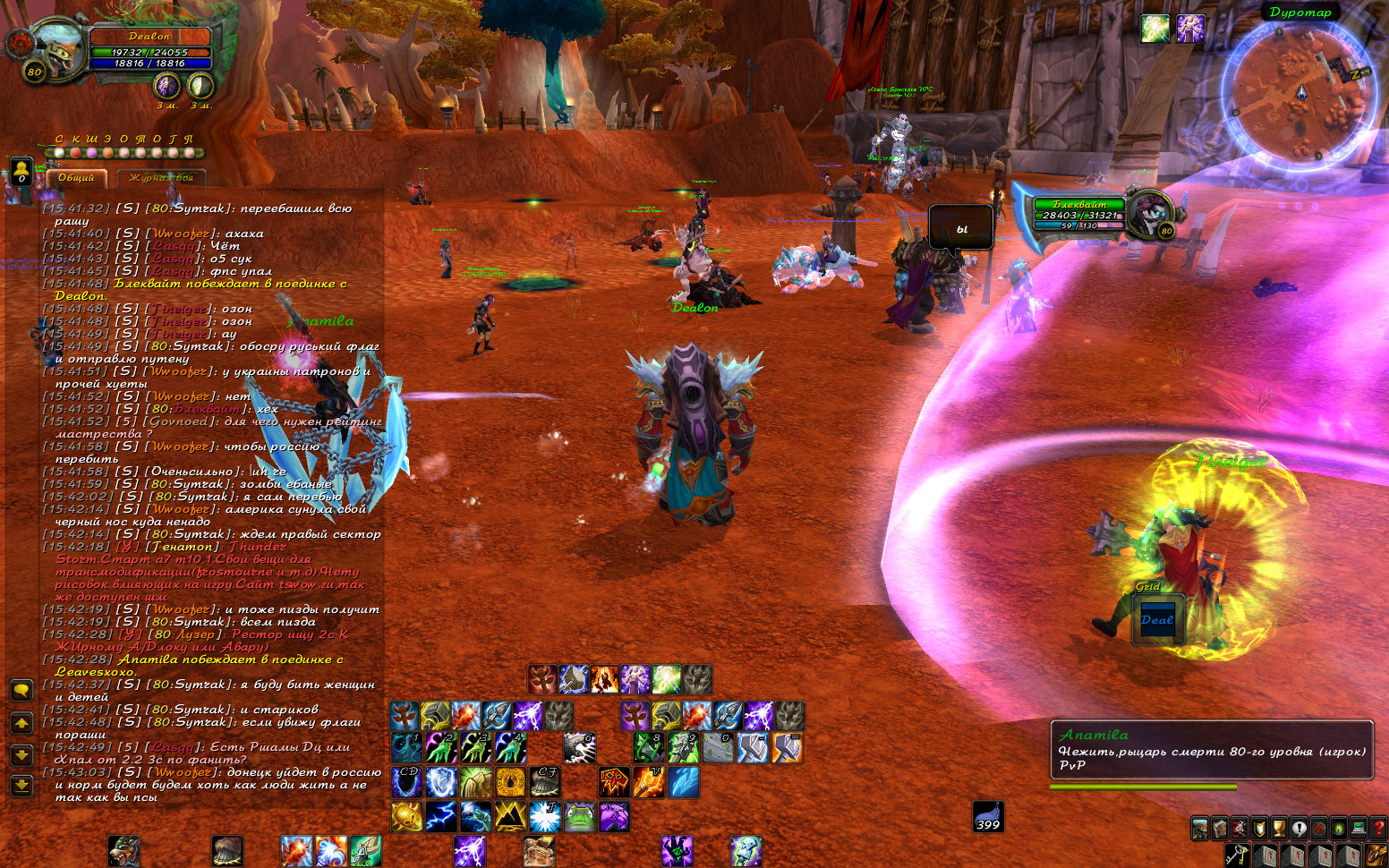Select the Блекбайт target portrait
Viewport: 1389px width, 868px height.
(x=1149, y=213)
